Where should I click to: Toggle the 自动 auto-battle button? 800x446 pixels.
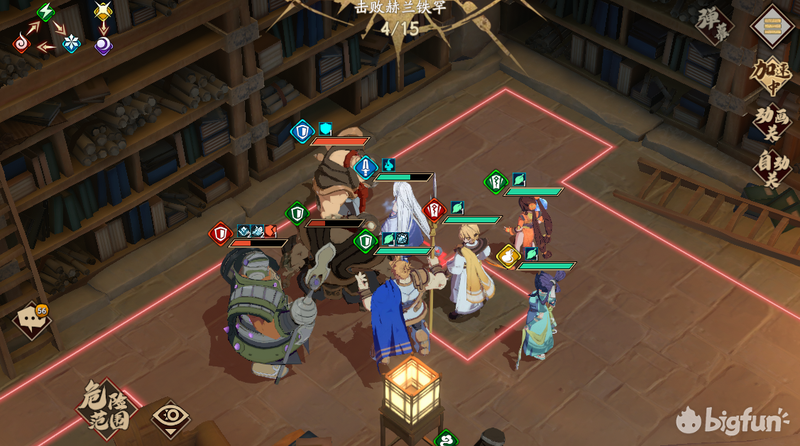[772, 167]
